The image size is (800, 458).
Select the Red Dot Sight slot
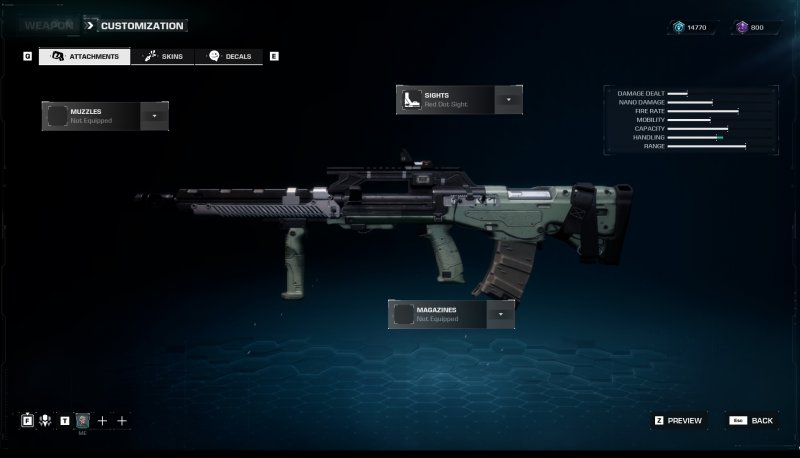coord(446,100)
